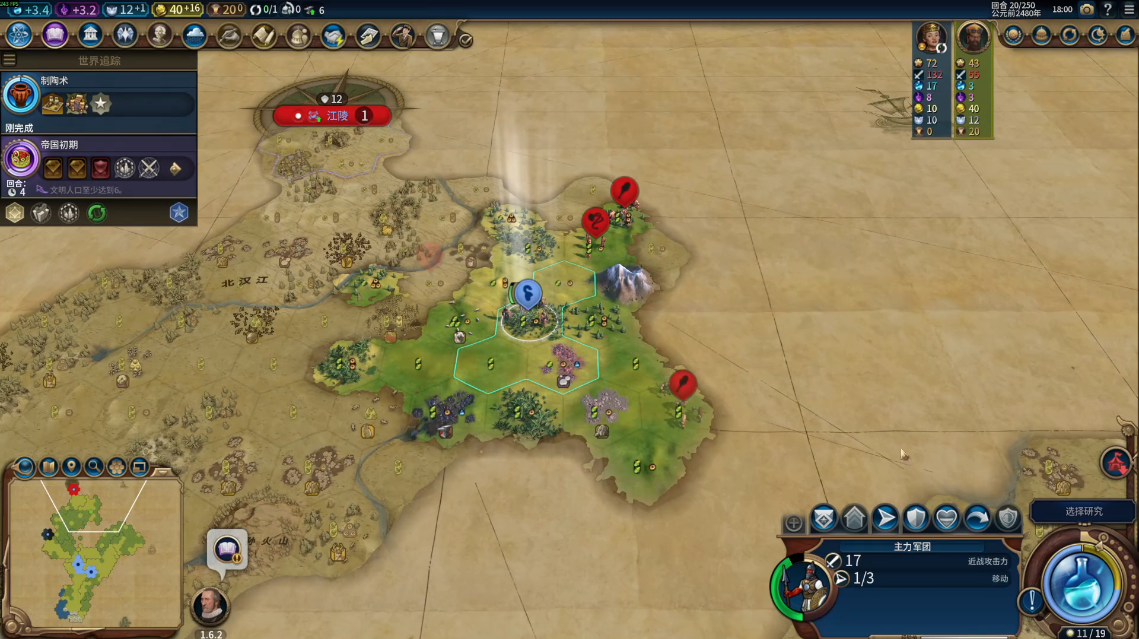Activate the fortify shield unit action
This screenshot has width=1139, height=639.
tap(915, 518)
